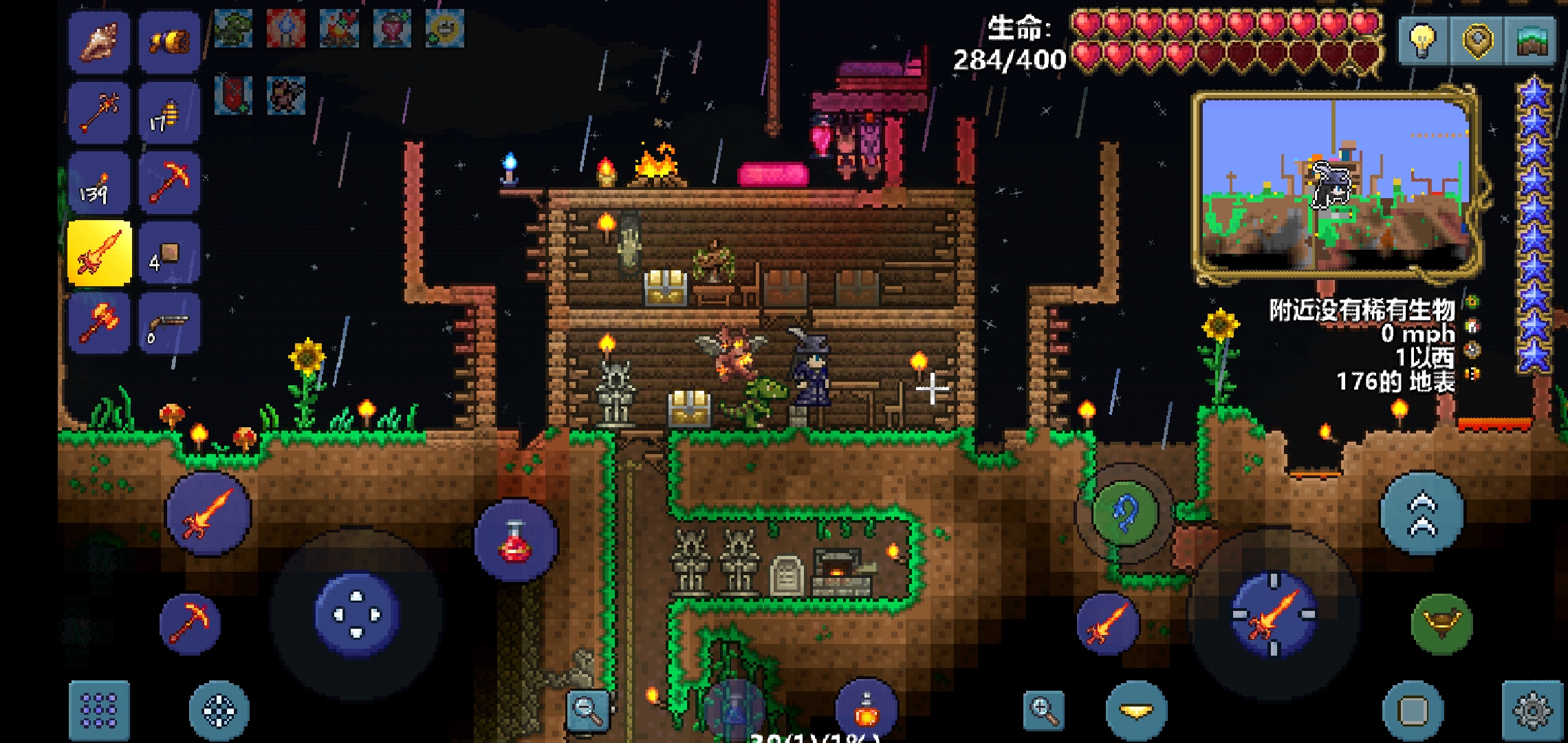Click the minimap
Screen dimensions: 1568x743
pos(1336,186)
